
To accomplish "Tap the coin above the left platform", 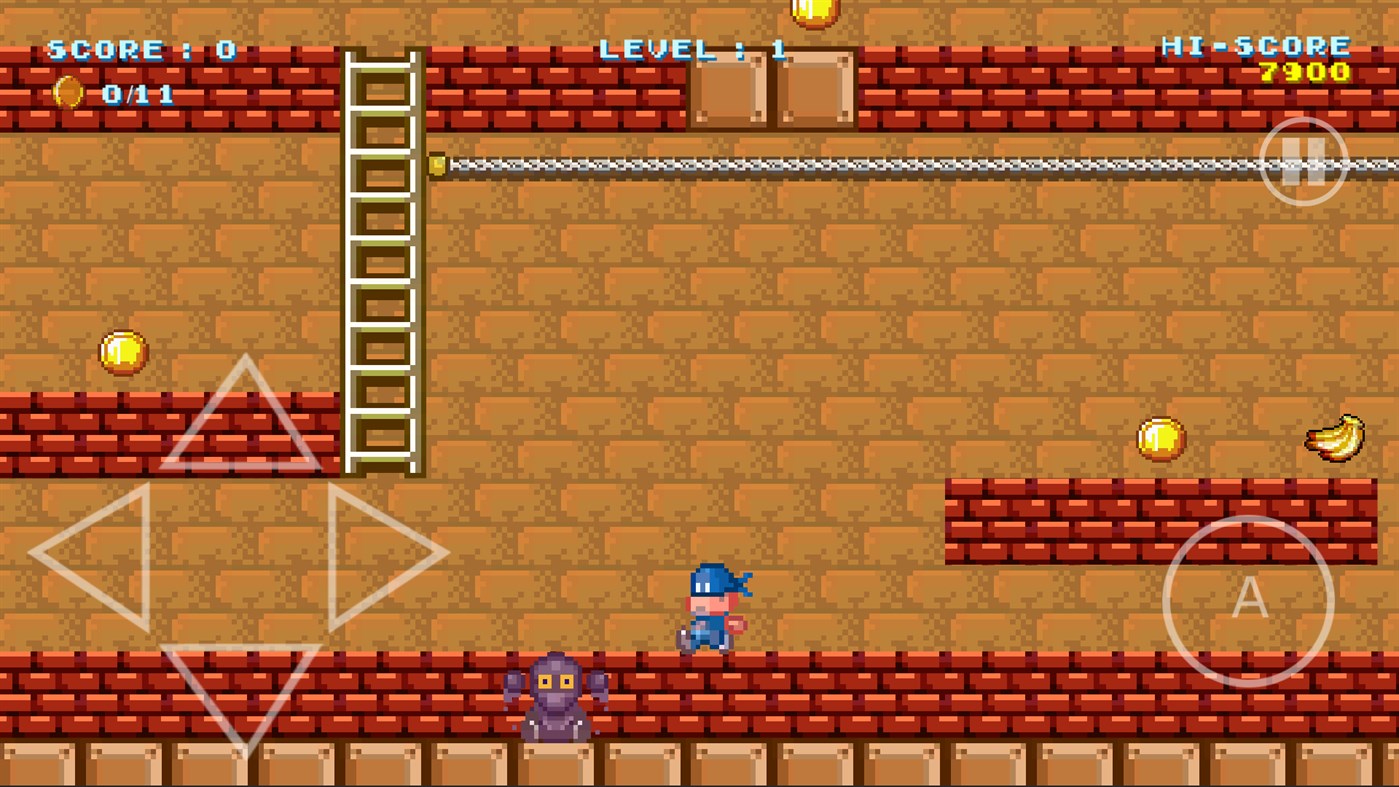I will coord(122,351).
